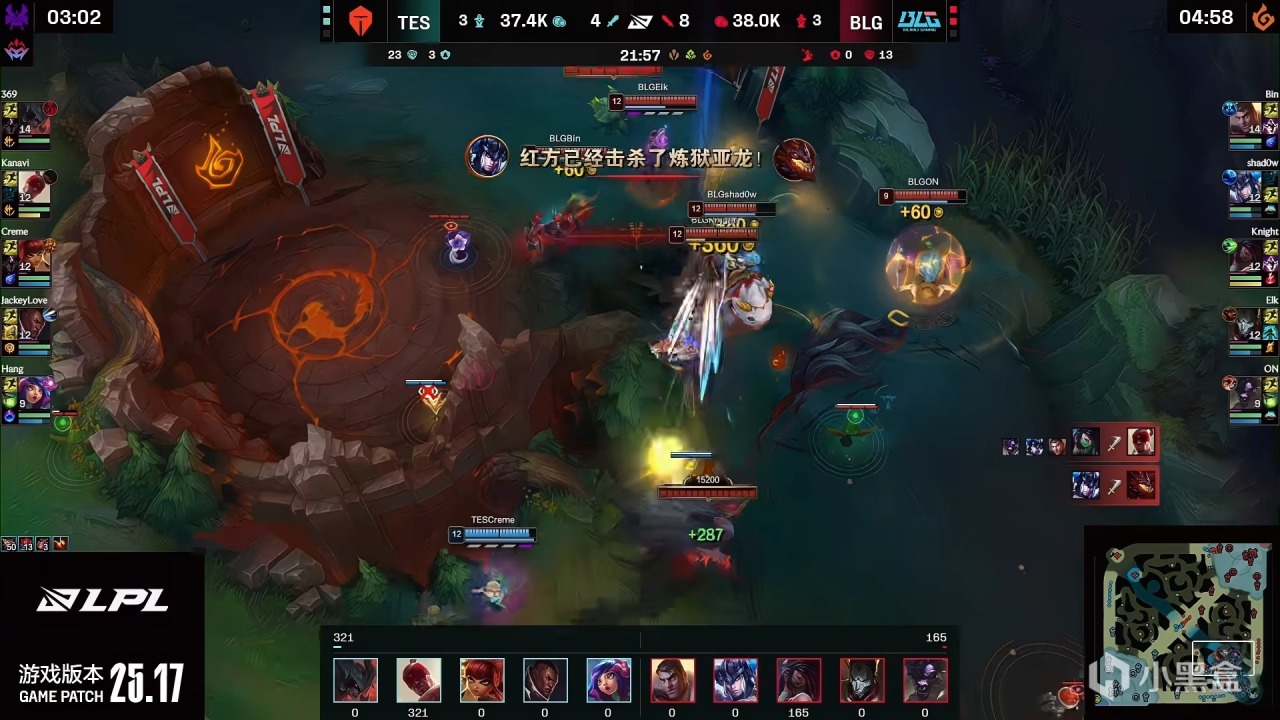
Task: Click Kanavi's champion portrait
Action: click(x=35, y=186)
